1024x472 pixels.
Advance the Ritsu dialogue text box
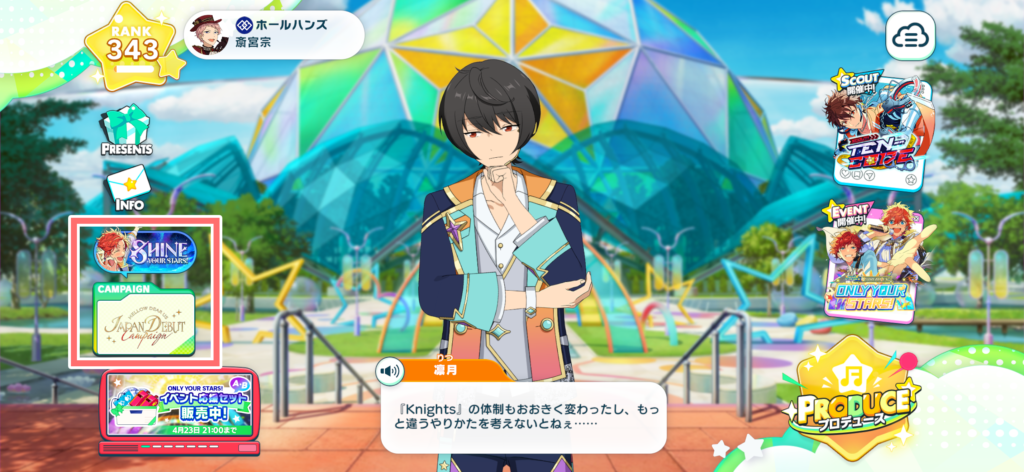(x=523, y=417)
